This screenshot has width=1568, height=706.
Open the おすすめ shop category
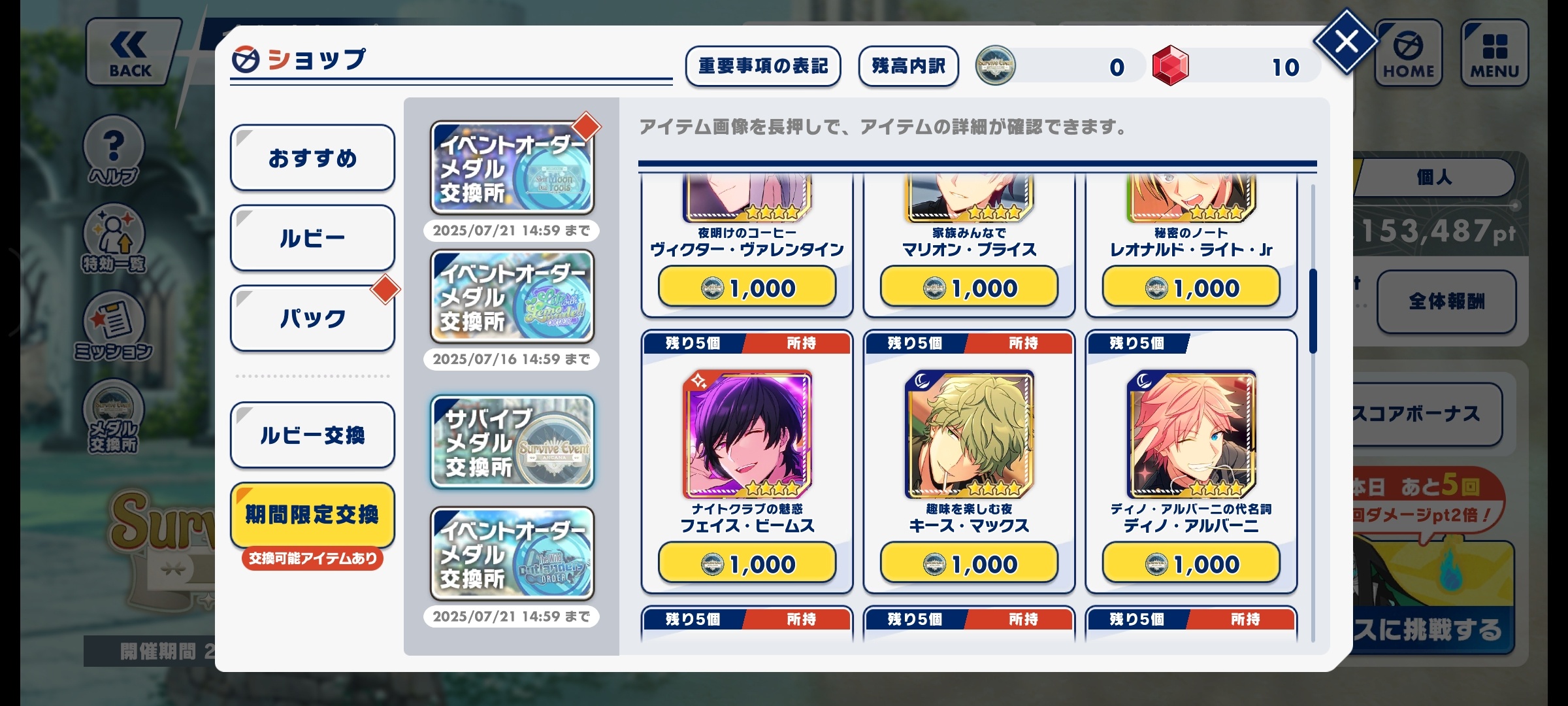(312, 158)
